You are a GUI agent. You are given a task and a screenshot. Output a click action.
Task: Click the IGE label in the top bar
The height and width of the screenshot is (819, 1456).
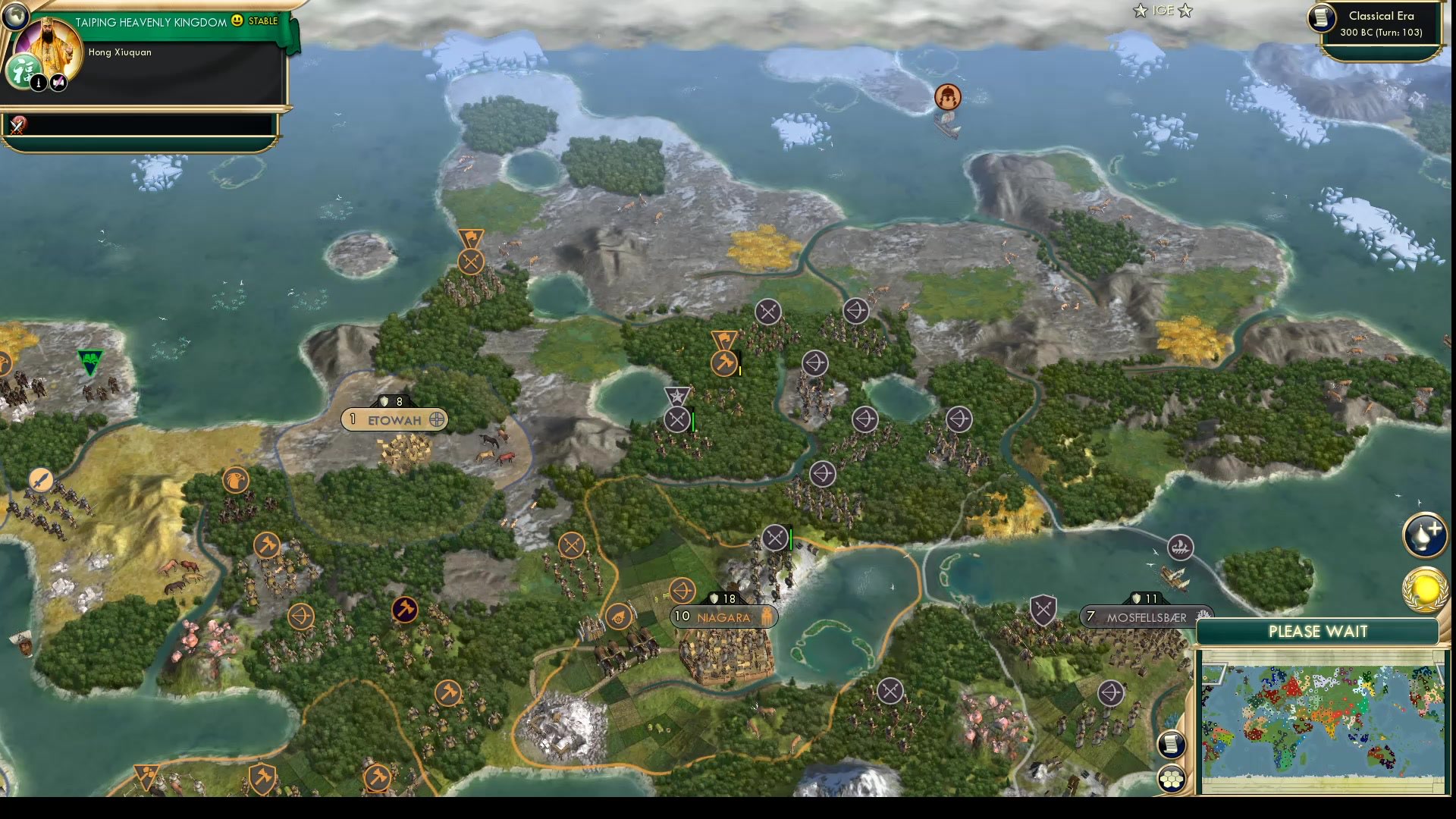1162,11
